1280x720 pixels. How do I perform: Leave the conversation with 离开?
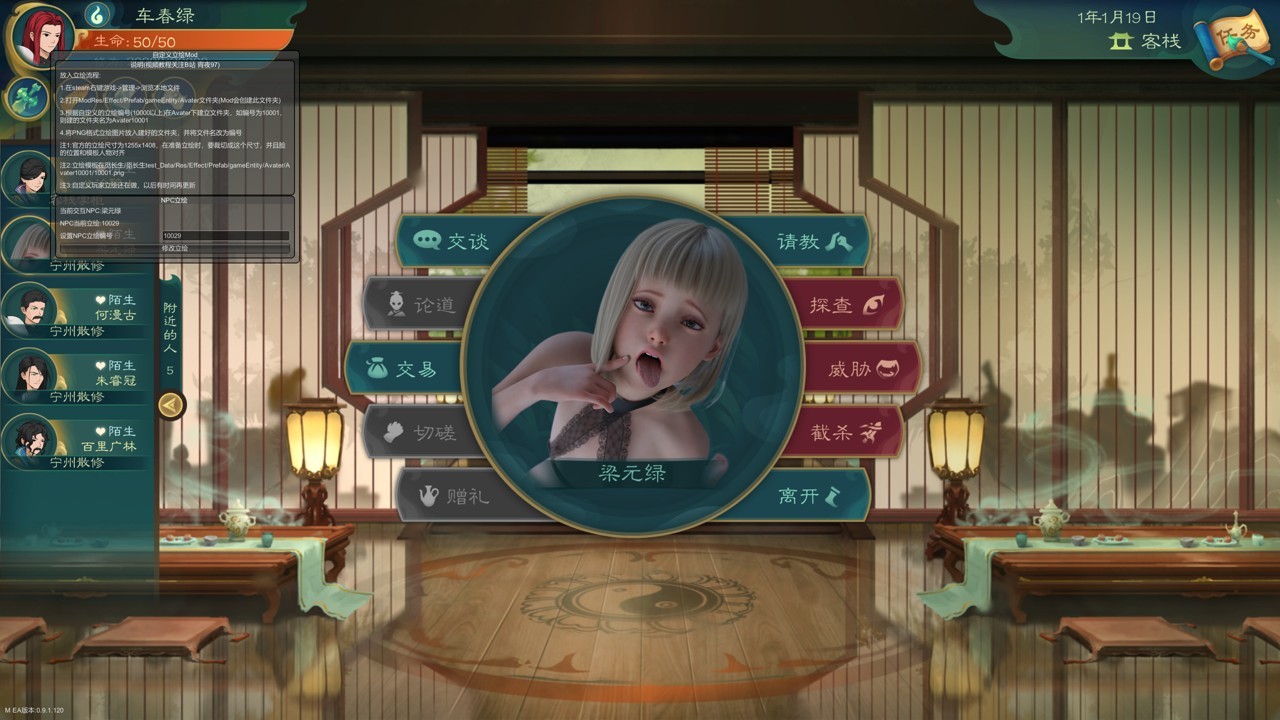point(808,495)
